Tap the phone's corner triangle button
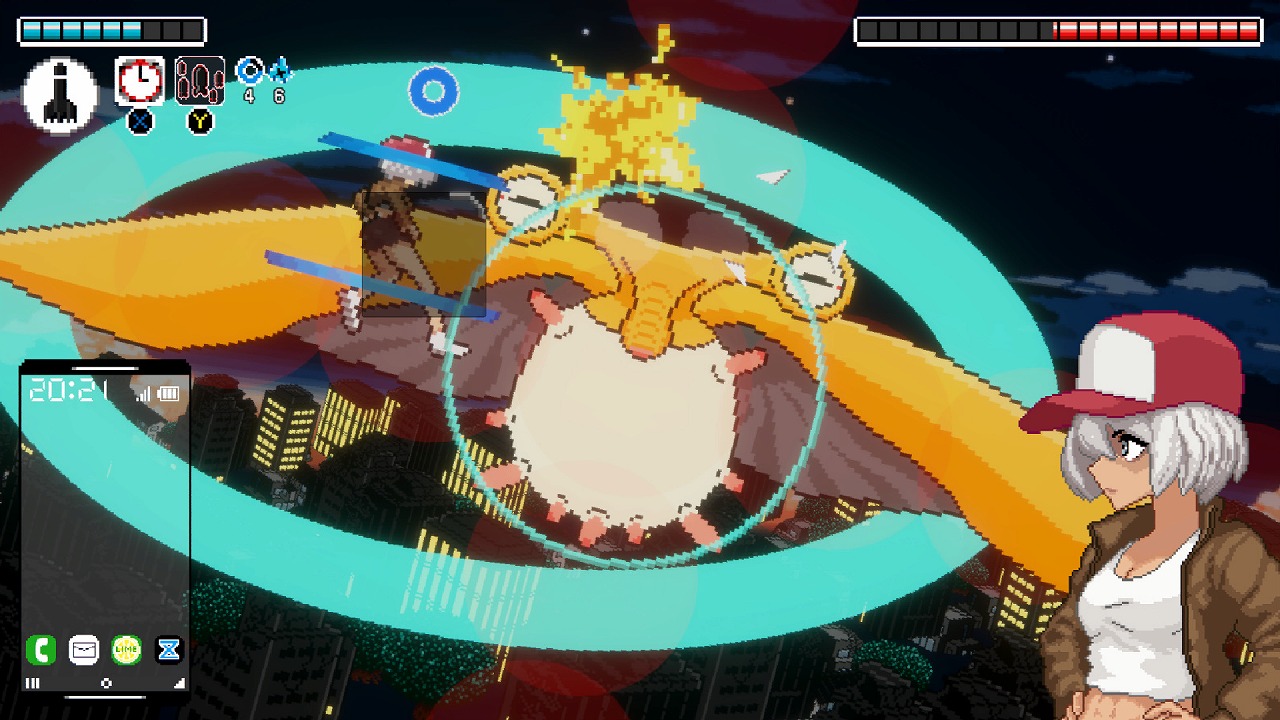 pyautogui.click(x=180, y=683)
